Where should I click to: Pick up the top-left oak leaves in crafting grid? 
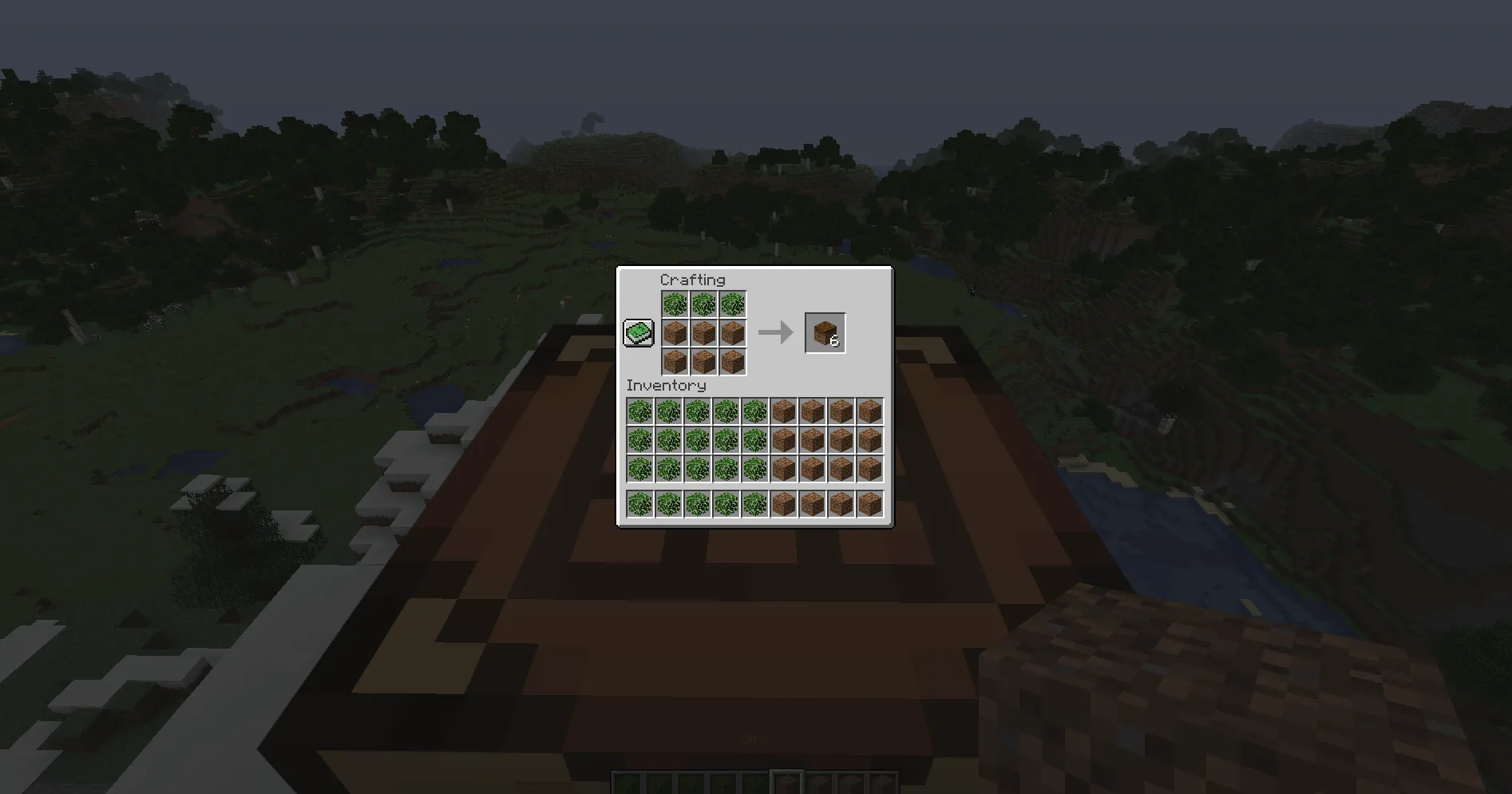pos(675,304)
